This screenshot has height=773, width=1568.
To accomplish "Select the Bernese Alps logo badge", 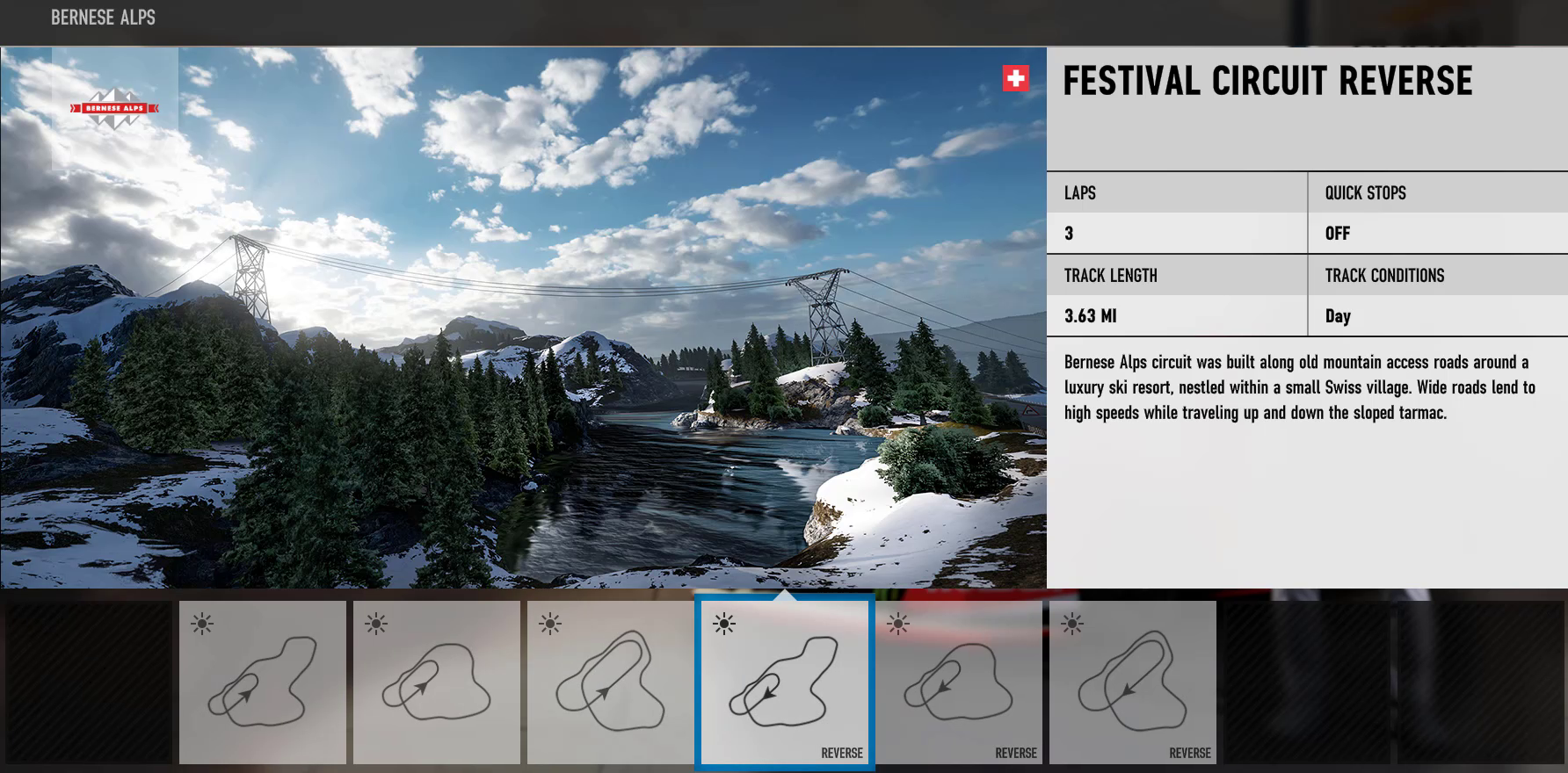I will 114,109.
